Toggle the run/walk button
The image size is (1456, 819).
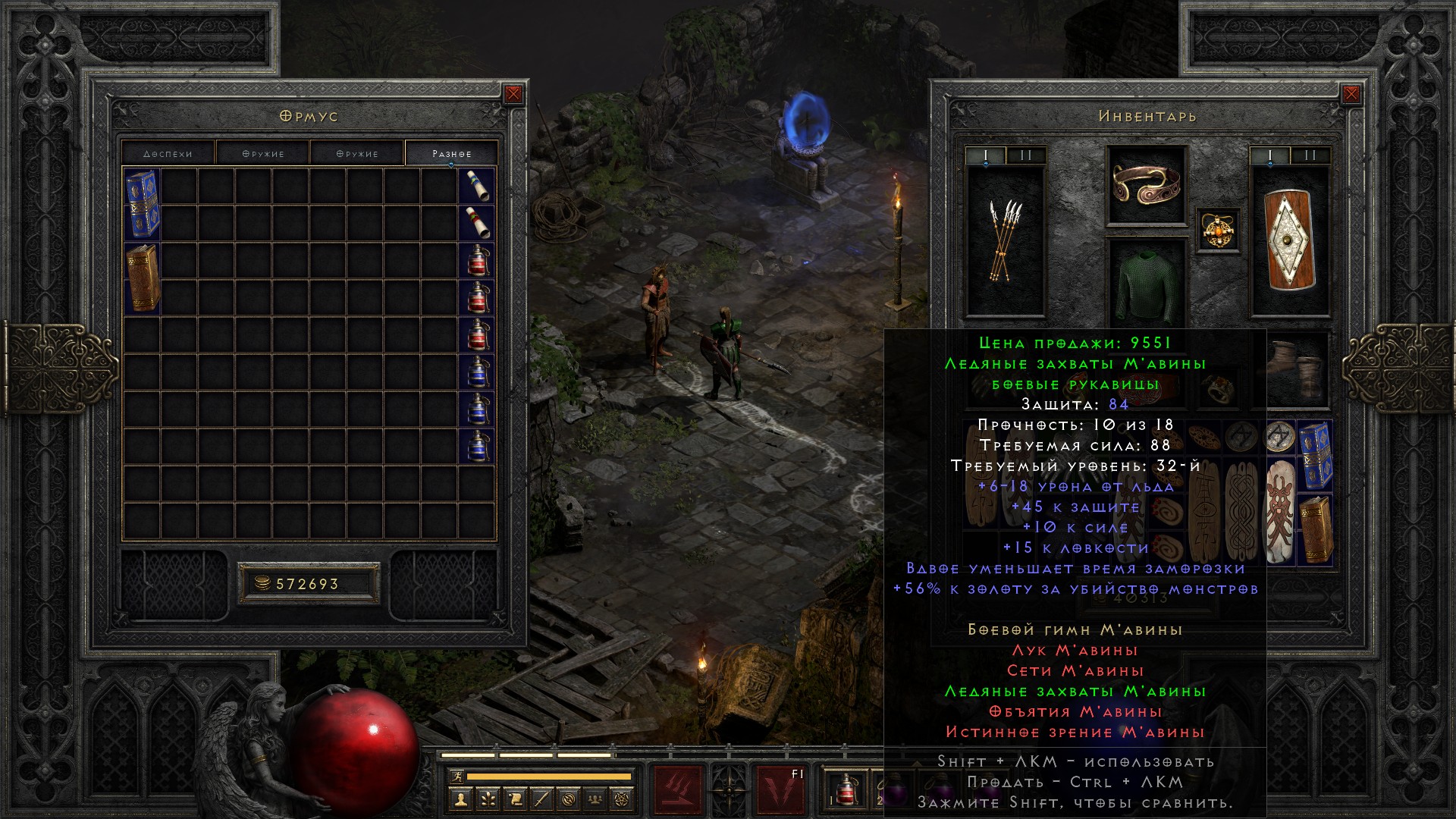click(x=457, y=777)
